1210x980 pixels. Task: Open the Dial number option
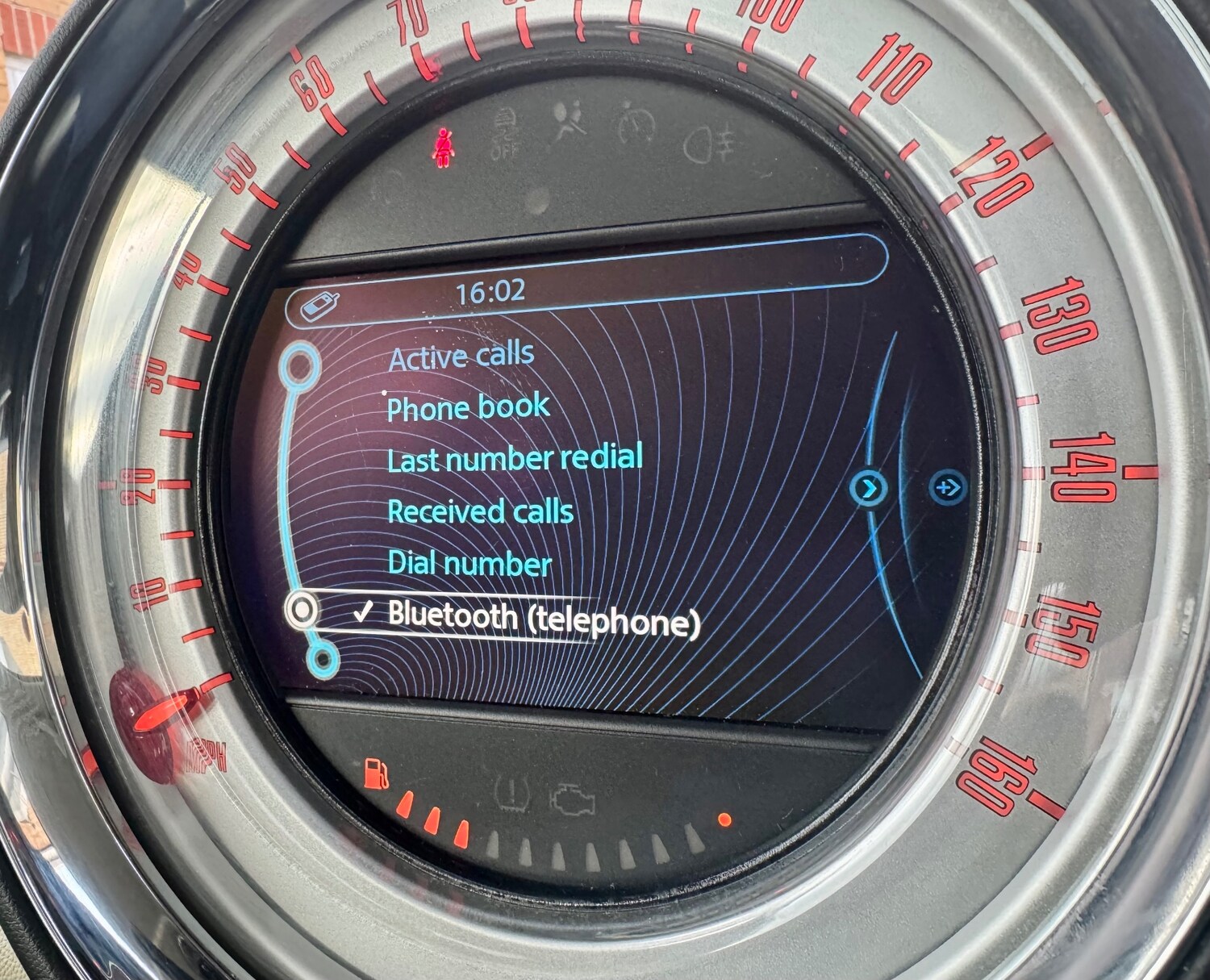point(469,563)
